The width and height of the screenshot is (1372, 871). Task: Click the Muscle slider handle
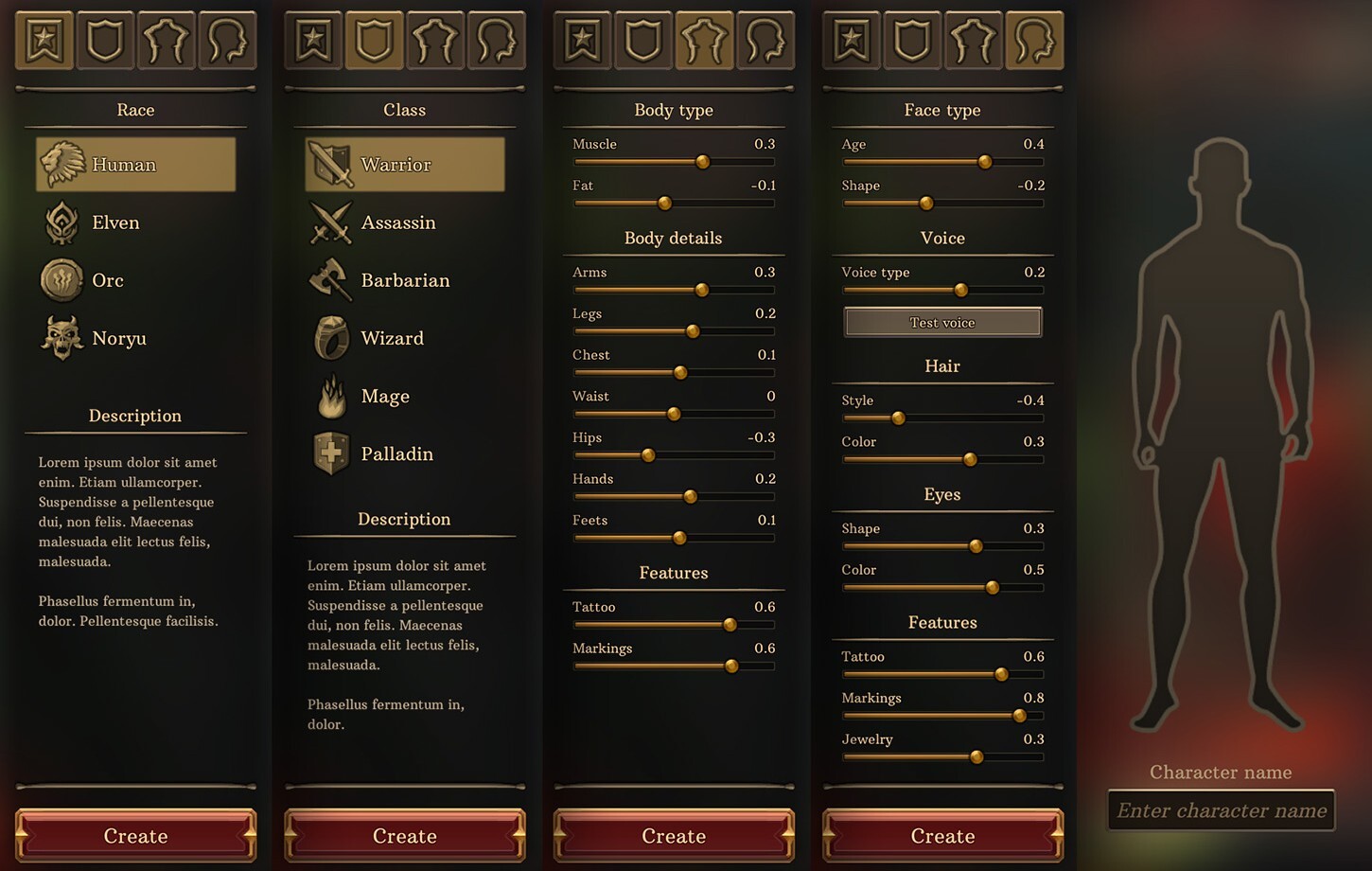[x=702, y=162]
